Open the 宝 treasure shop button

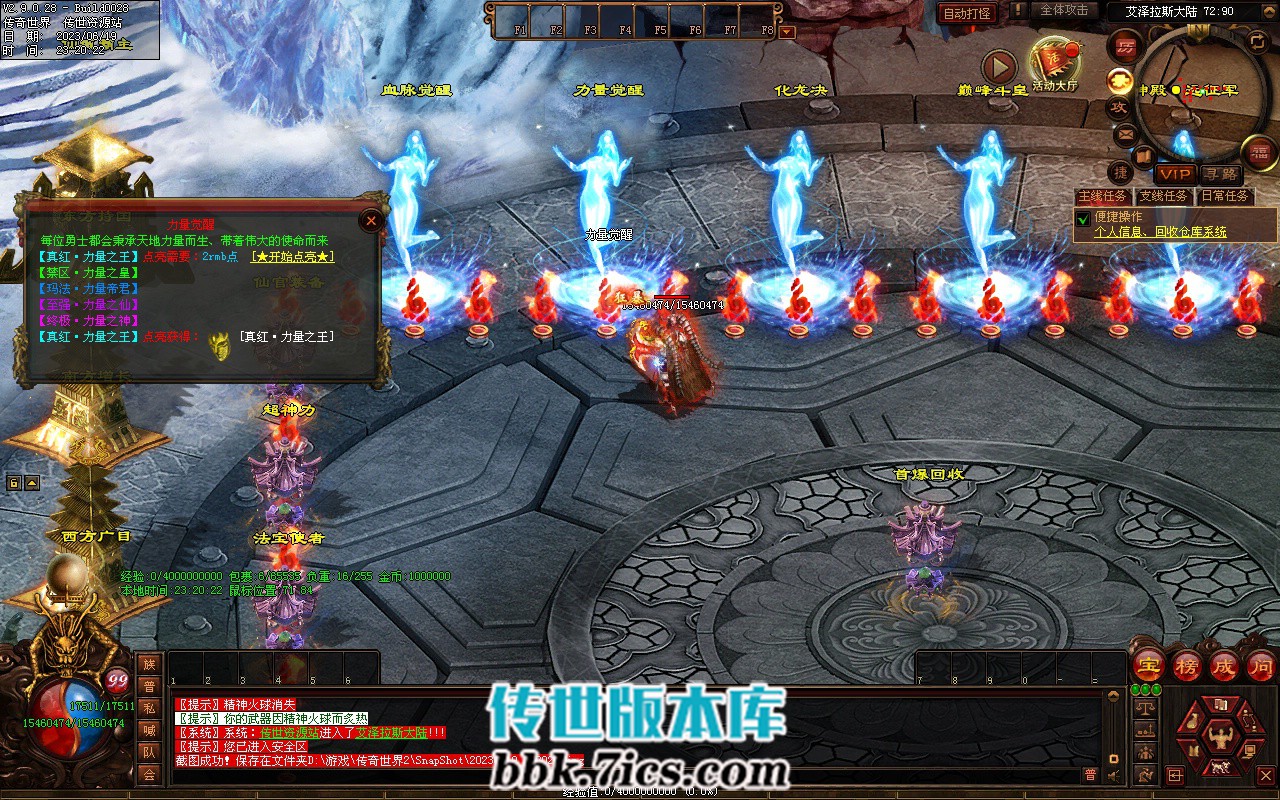pyautogui.click(x=1148, y=665)
